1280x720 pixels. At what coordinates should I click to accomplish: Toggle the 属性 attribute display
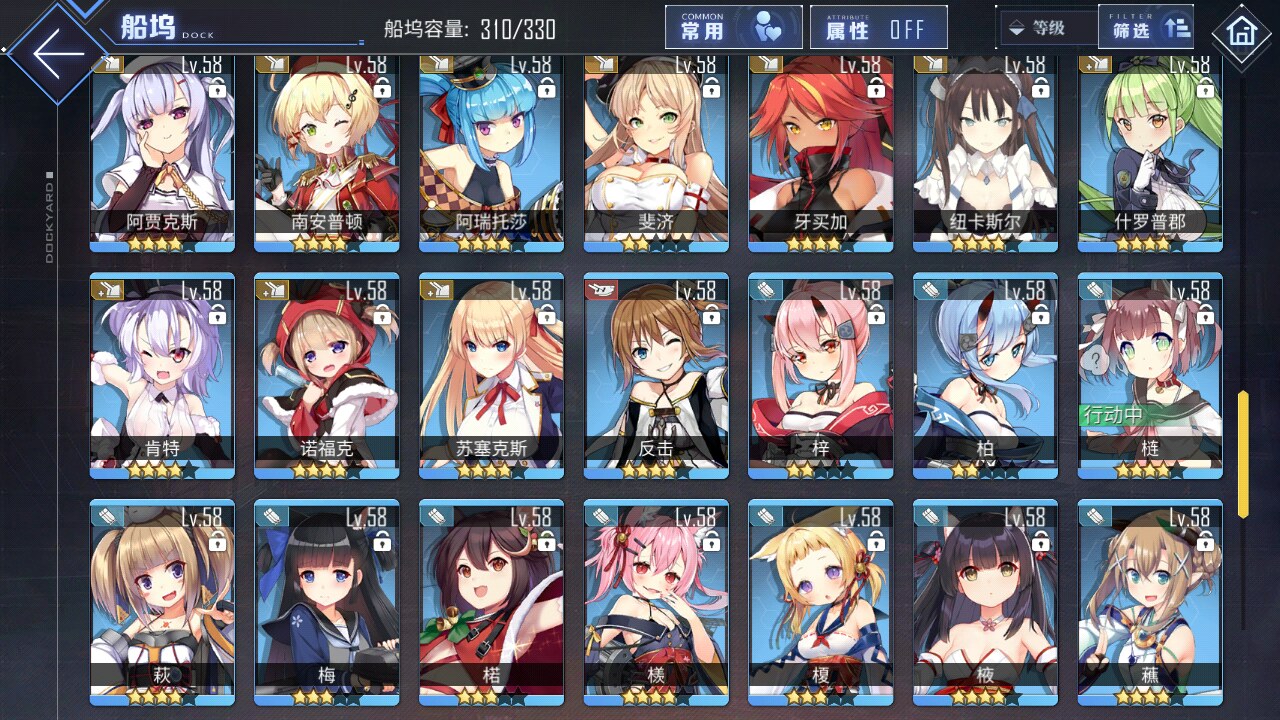click(x=879, y=28)
